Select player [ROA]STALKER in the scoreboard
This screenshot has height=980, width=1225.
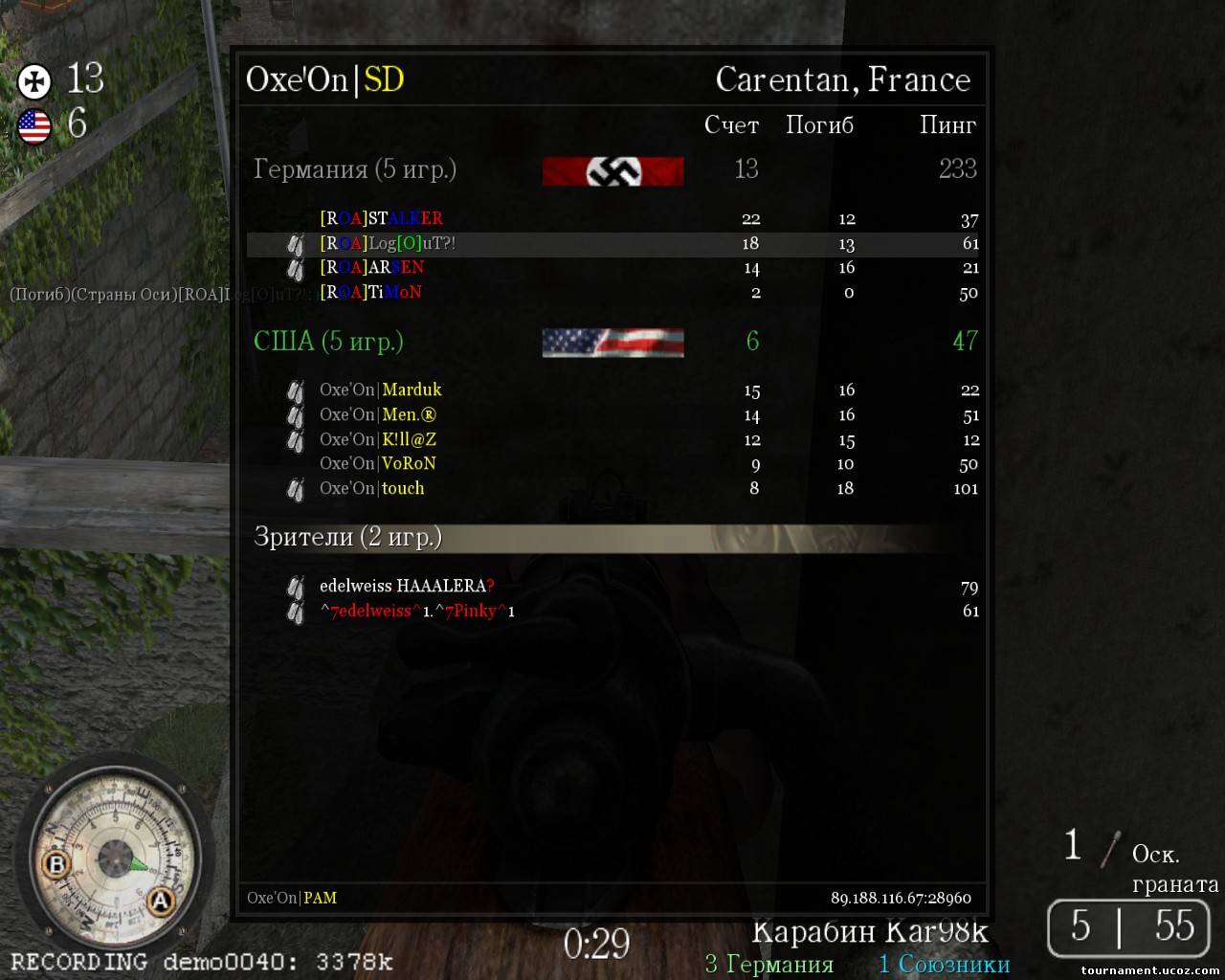pos(381,219)
